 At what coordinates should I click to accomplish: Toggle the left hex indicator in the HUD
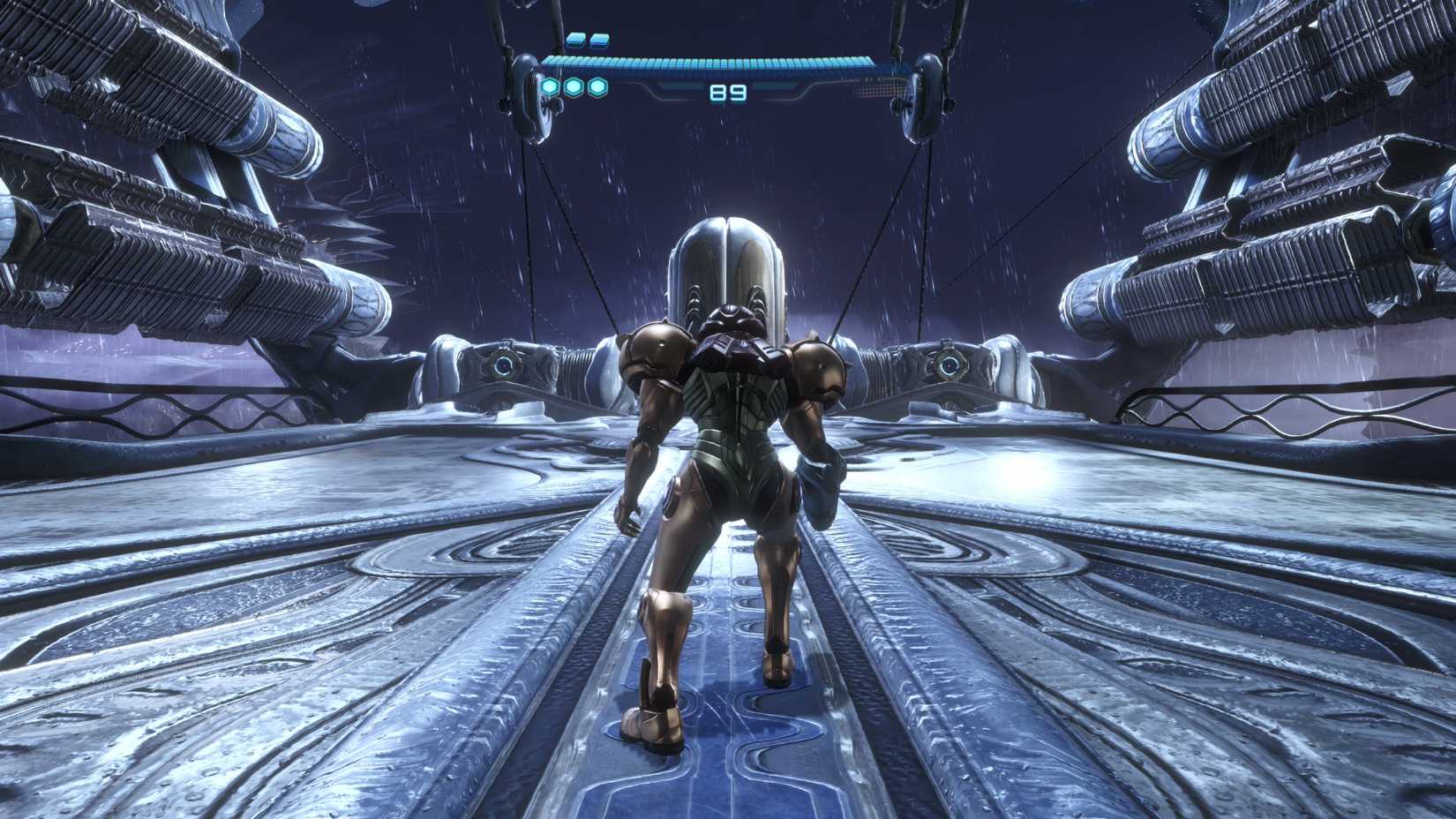click(550, 88)
